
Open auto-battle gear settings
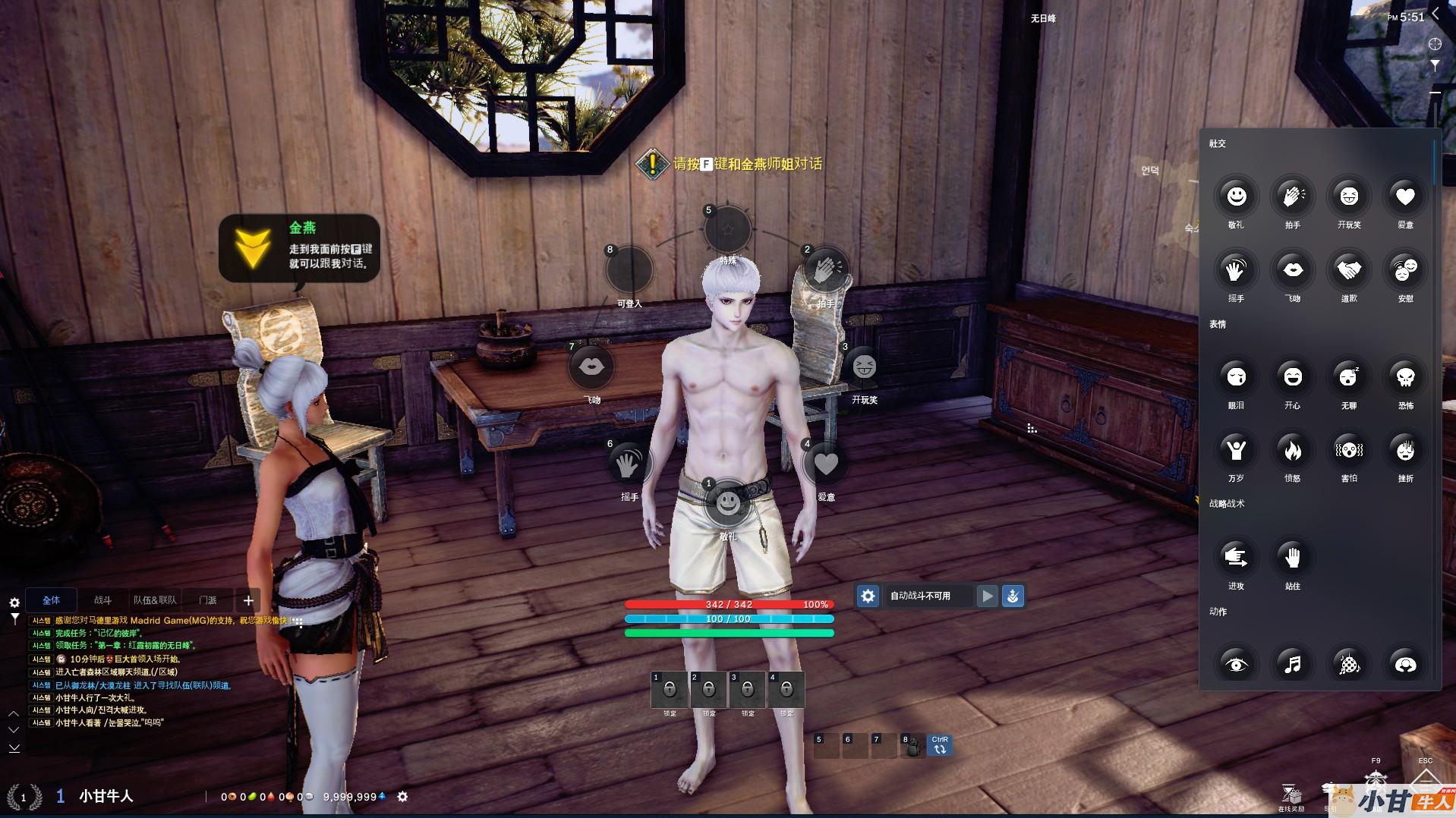point(868,596)
